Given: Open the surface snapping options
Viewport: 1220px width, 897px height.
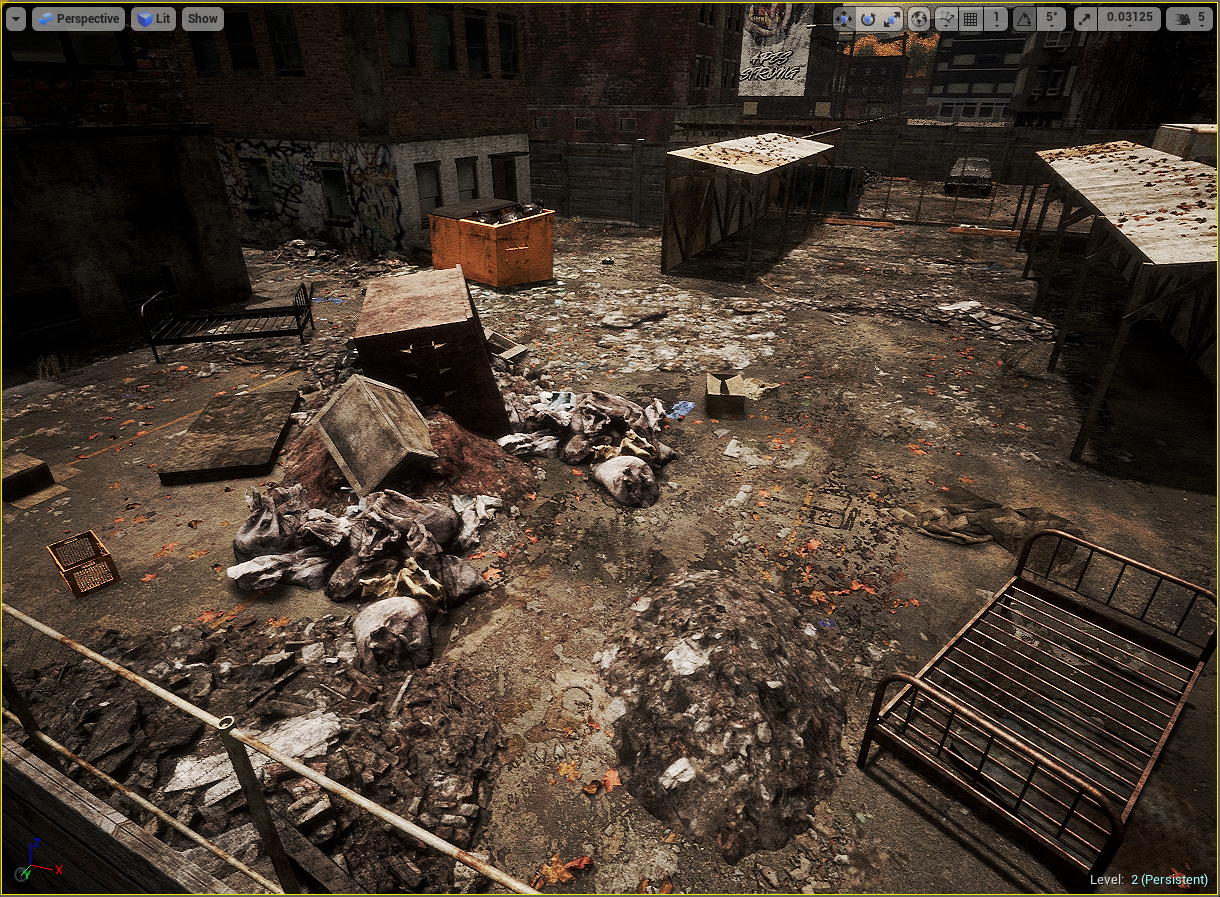Looking at the screenshot, I should pyautogui.click(x=946, y=19).
